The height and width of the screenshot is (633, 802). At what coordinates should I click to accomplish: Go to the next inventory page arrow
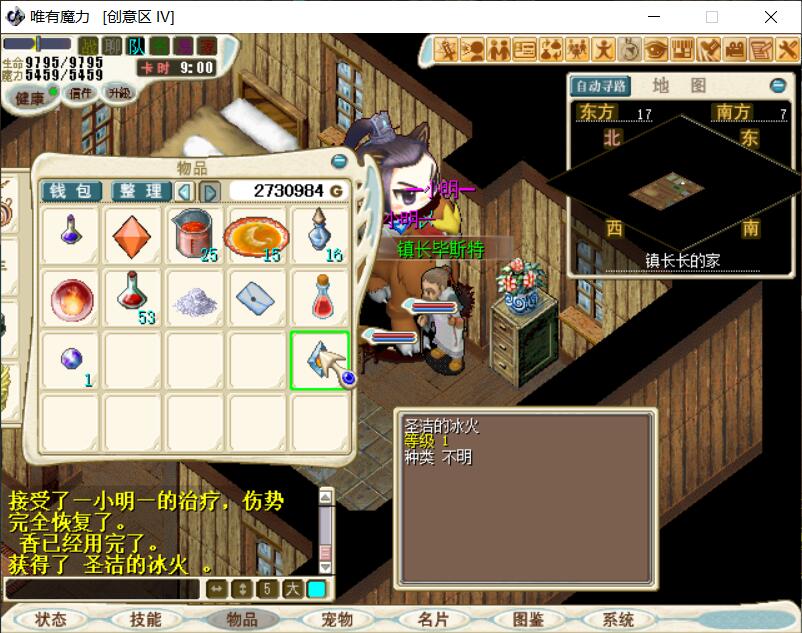(x=210, y=191)
